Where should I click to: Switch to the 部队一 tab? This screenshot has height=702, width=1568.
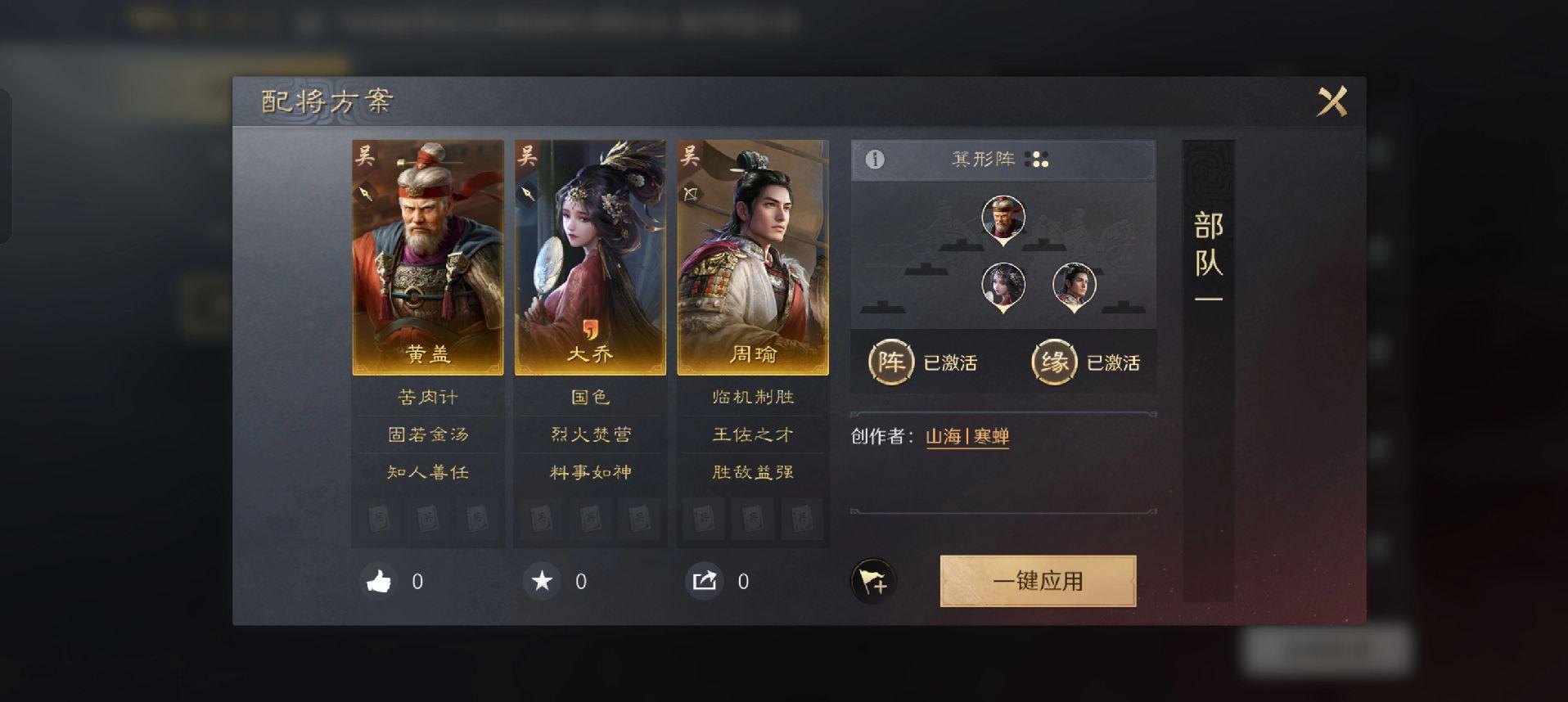[x=1208, y=258]
